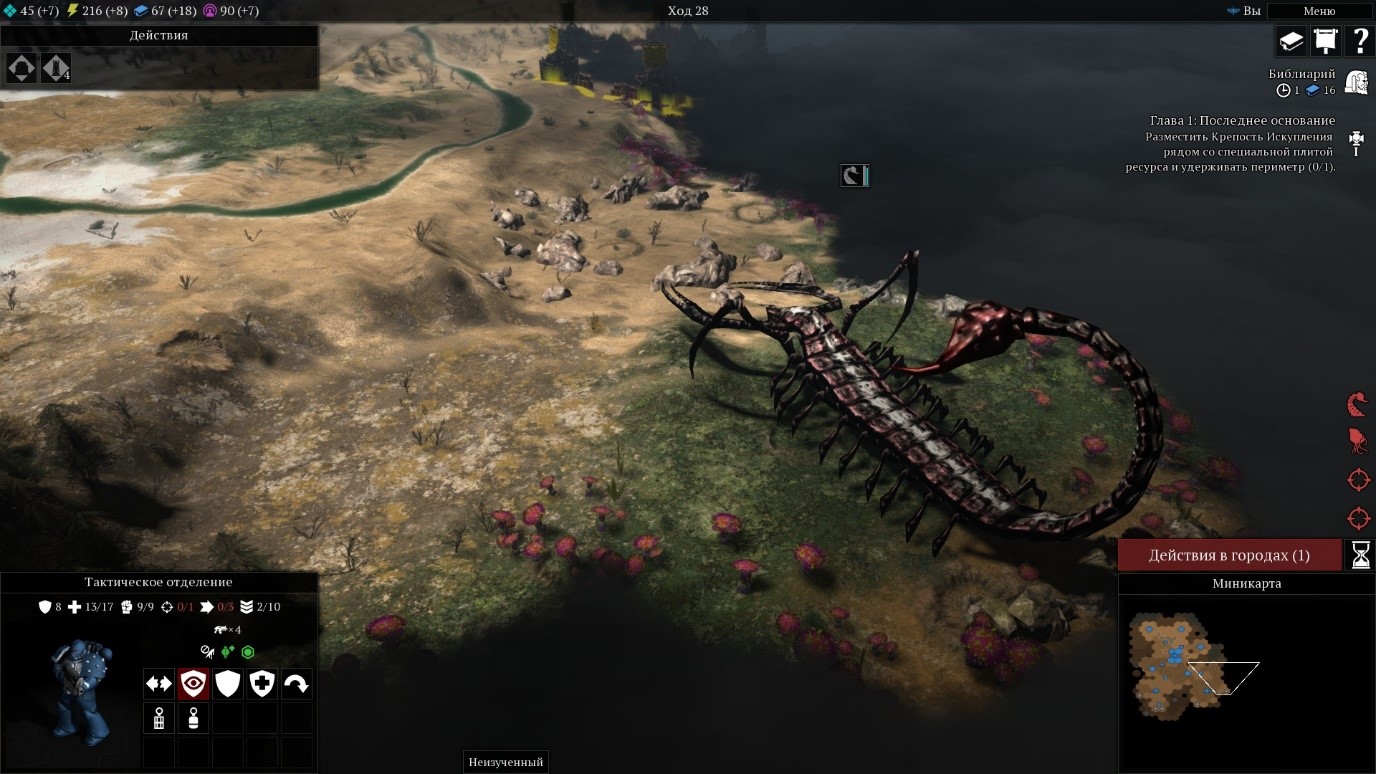The height and width of the screenshot is (774, 1376).
Task: Click the Действия в городах button
Action: coord(1229,555)
